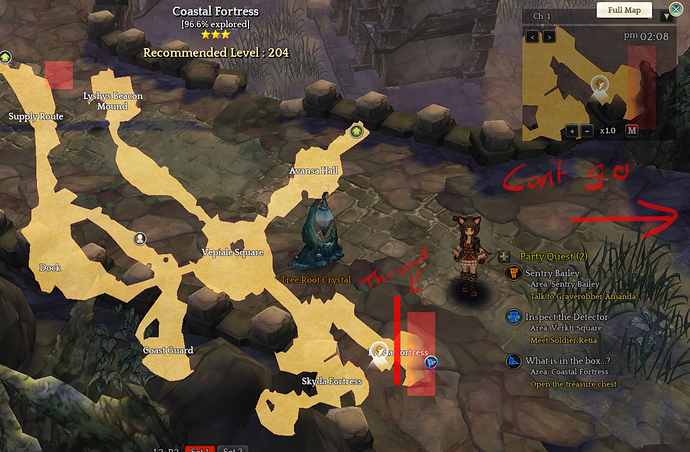Click the red M minimap button
Image resolution: width=690 pixels, height=452 pixels.
pos(632,131)
